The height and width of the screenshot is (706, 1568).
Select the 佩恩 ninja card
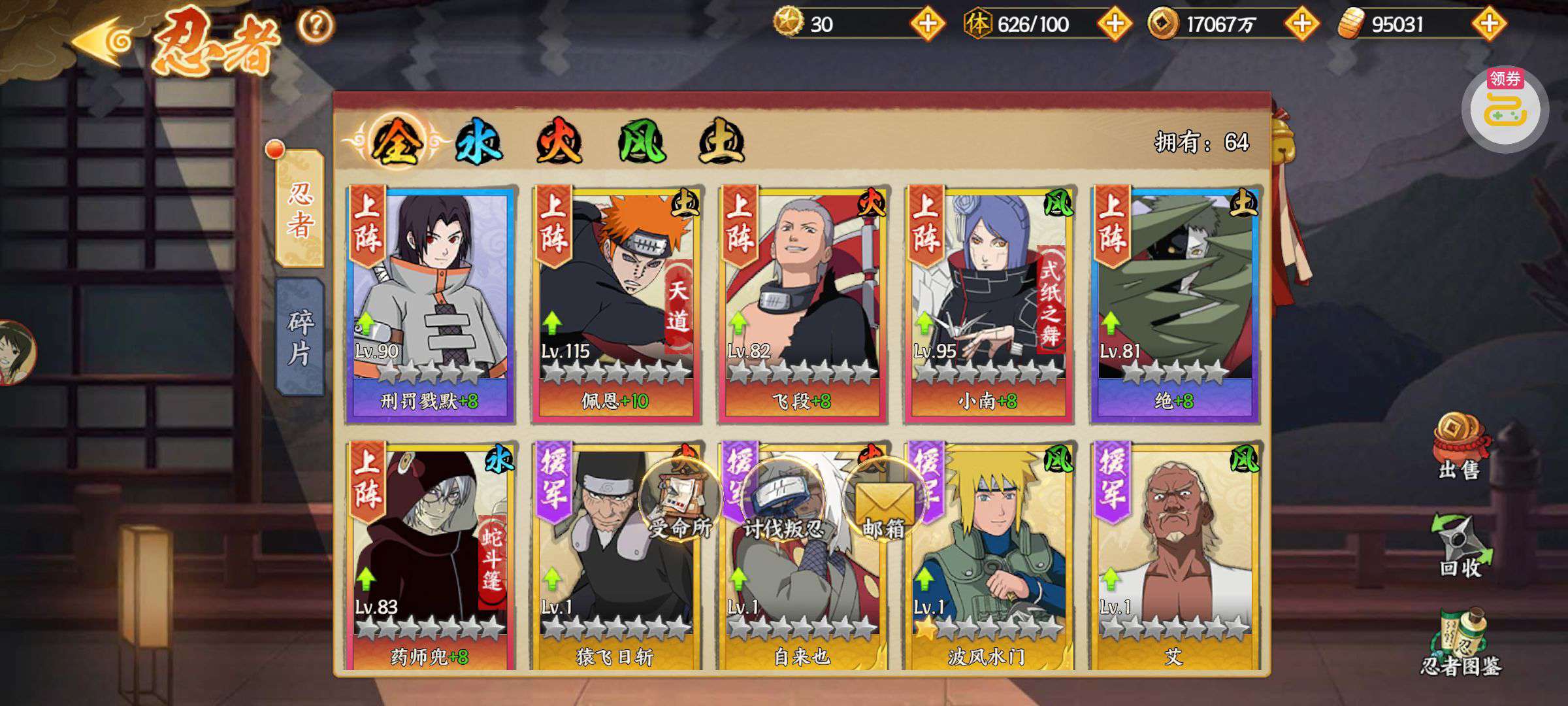616,304
